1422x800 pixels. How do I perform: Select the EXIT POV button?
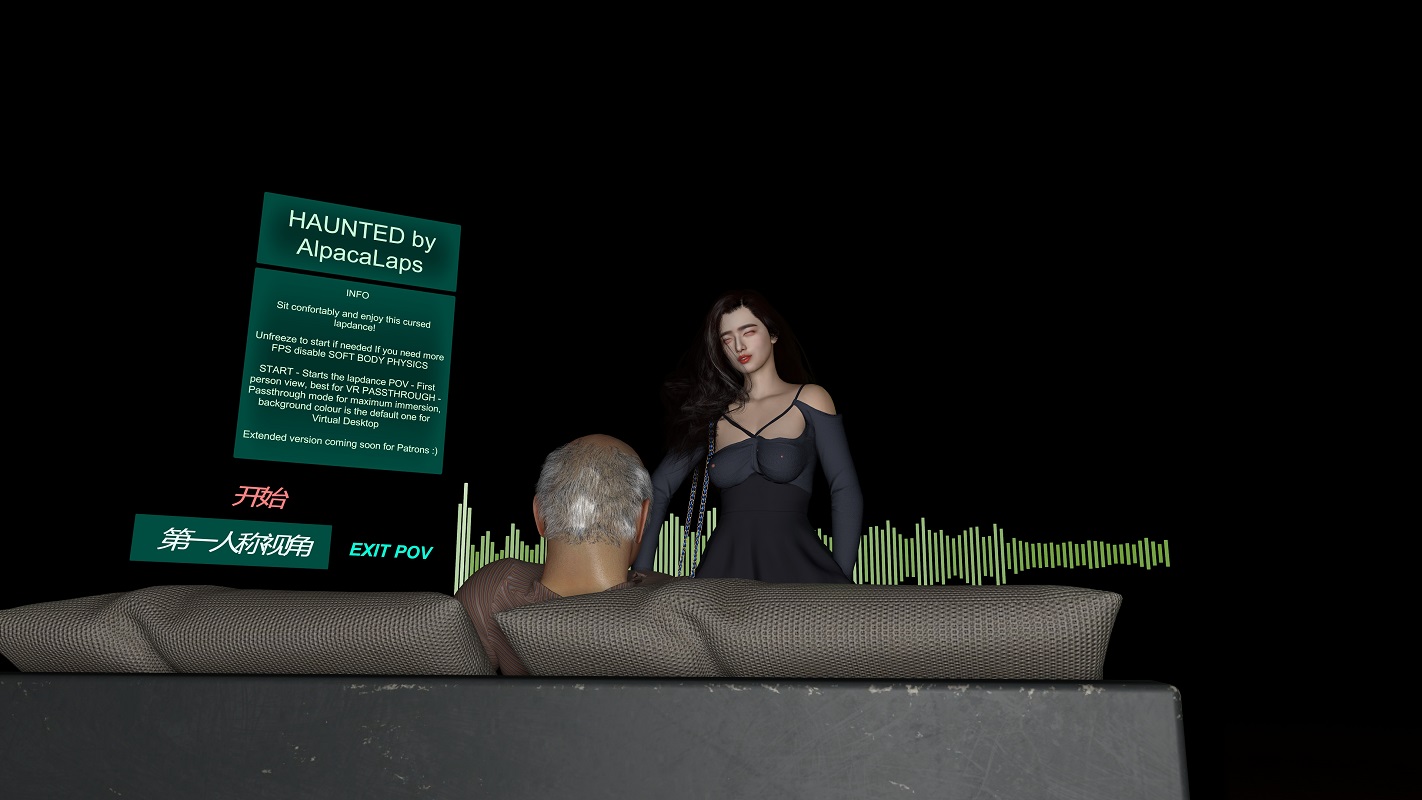coord(390,551)
